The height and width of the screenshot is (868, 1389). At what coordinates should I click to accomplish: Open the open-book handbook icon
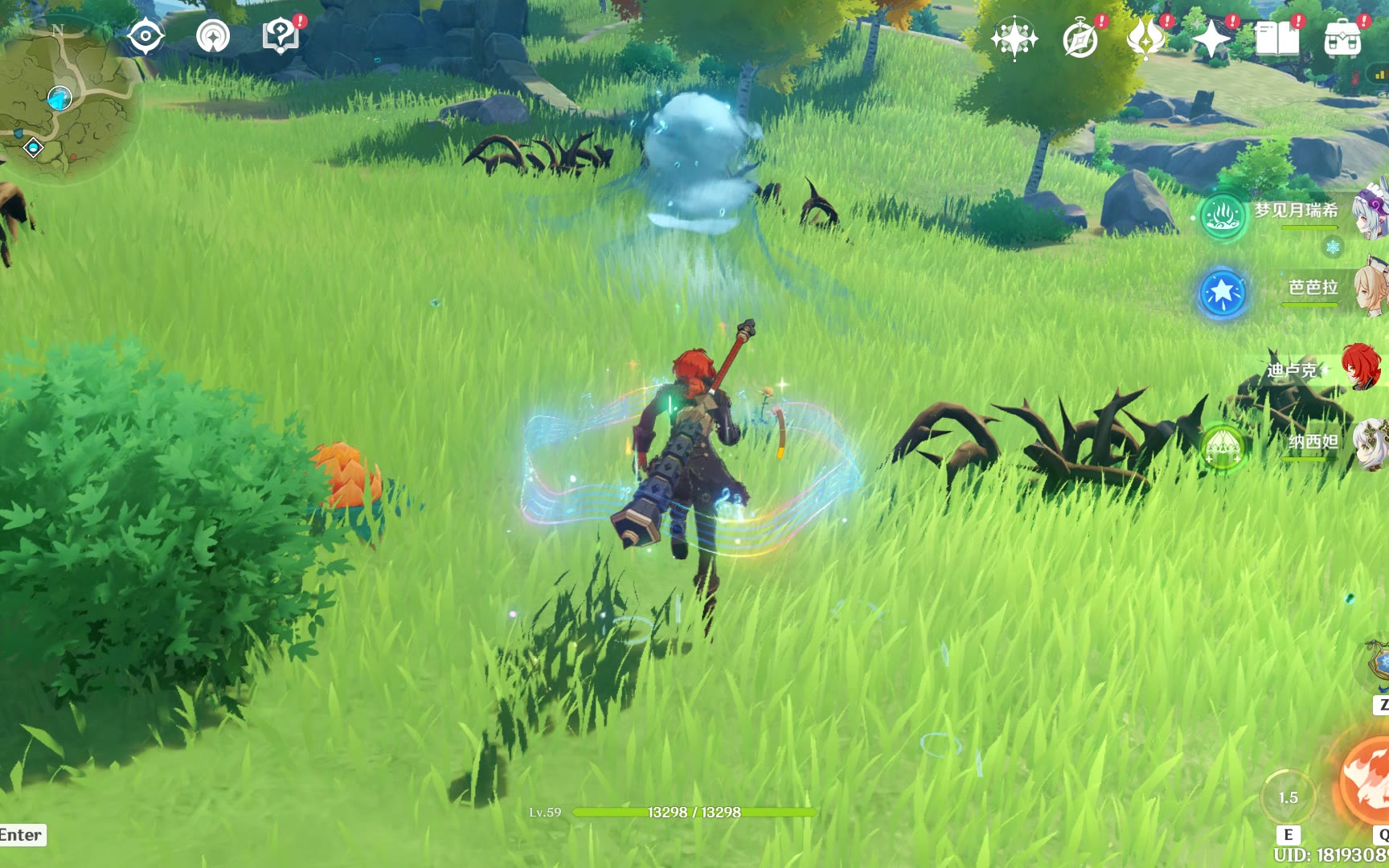point(1276,38)
